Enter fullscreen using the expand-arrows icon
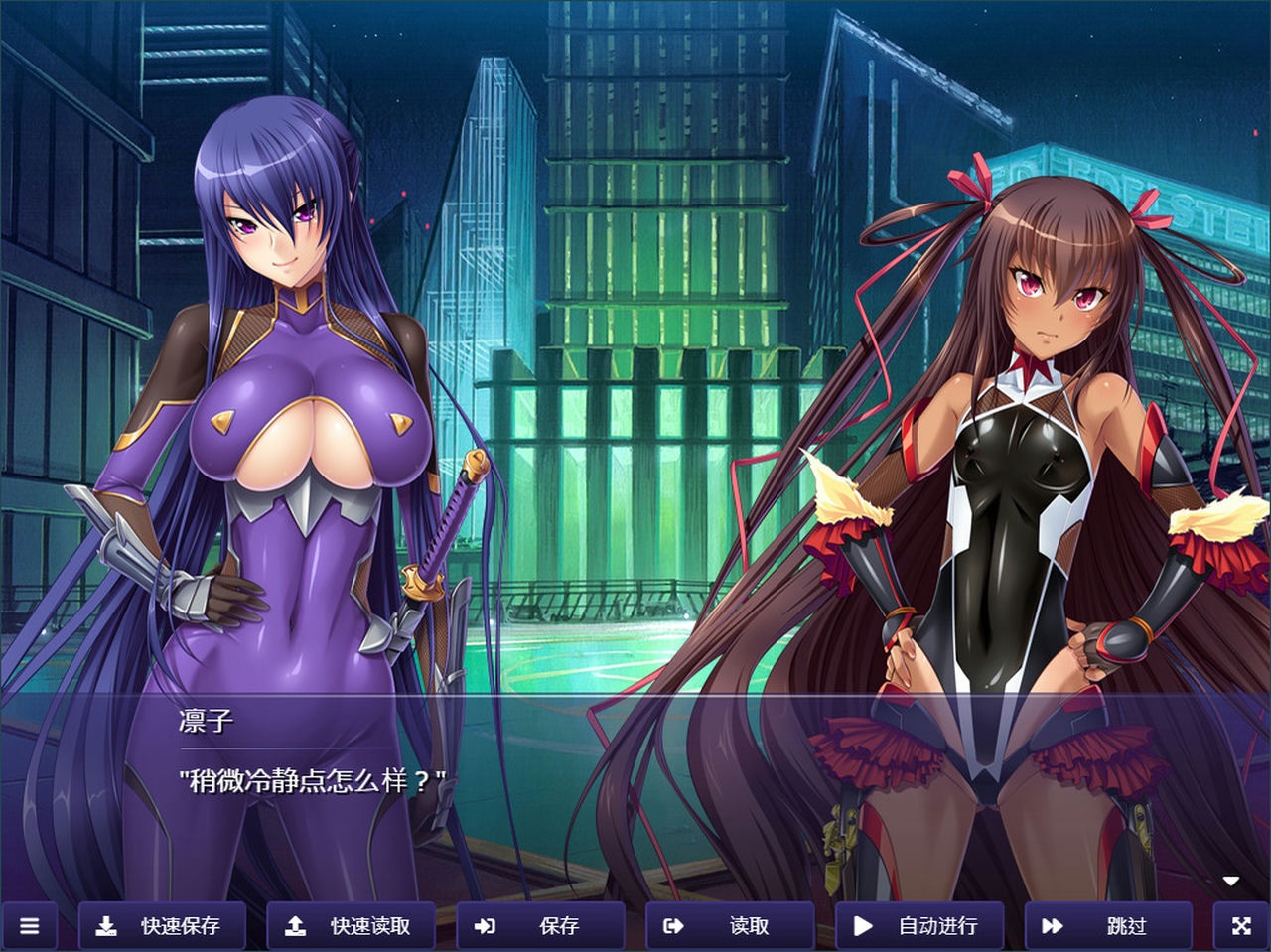 pos(1241,926)
